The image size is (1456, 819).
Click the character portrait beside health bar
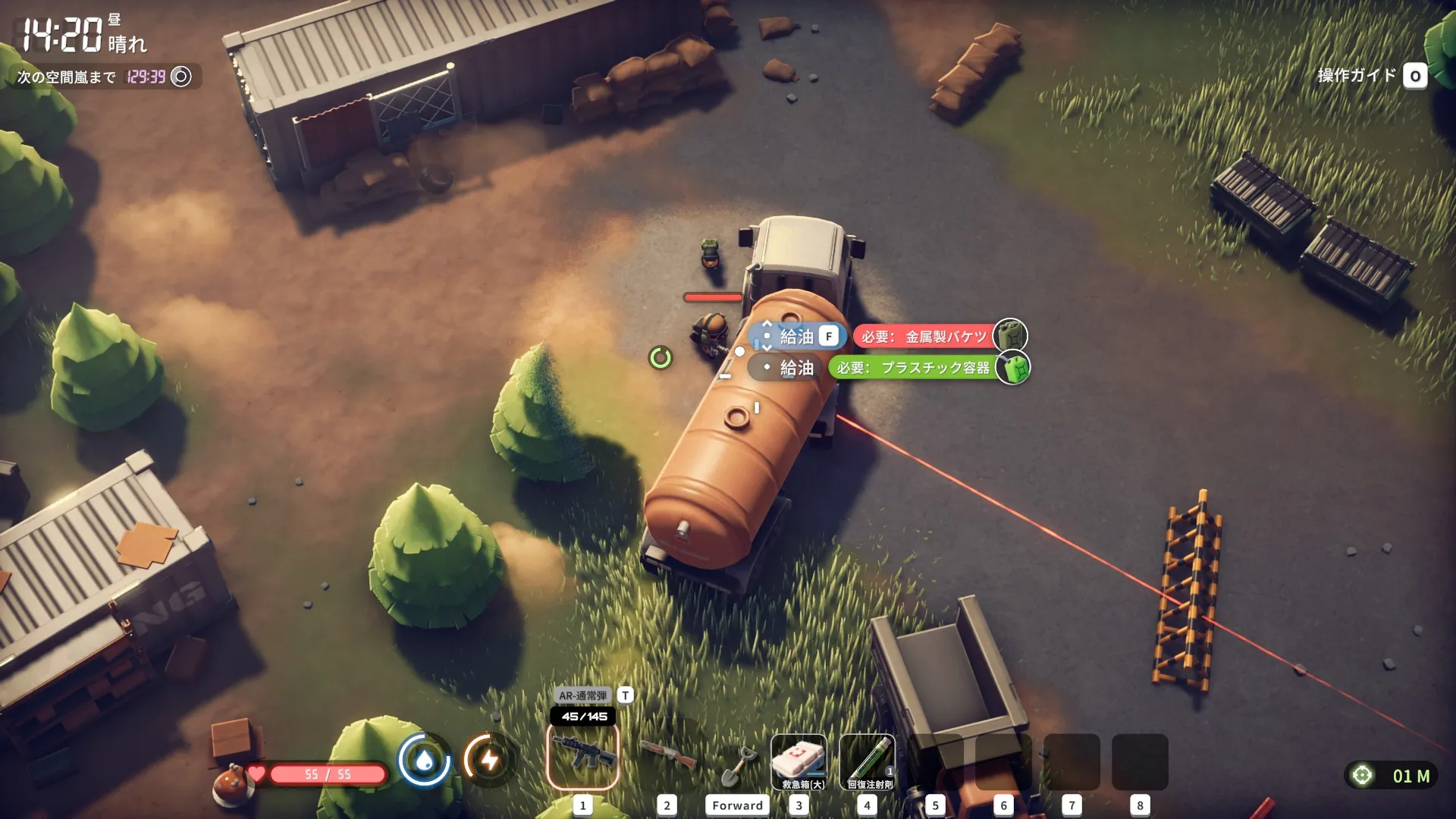pos(232,783)
